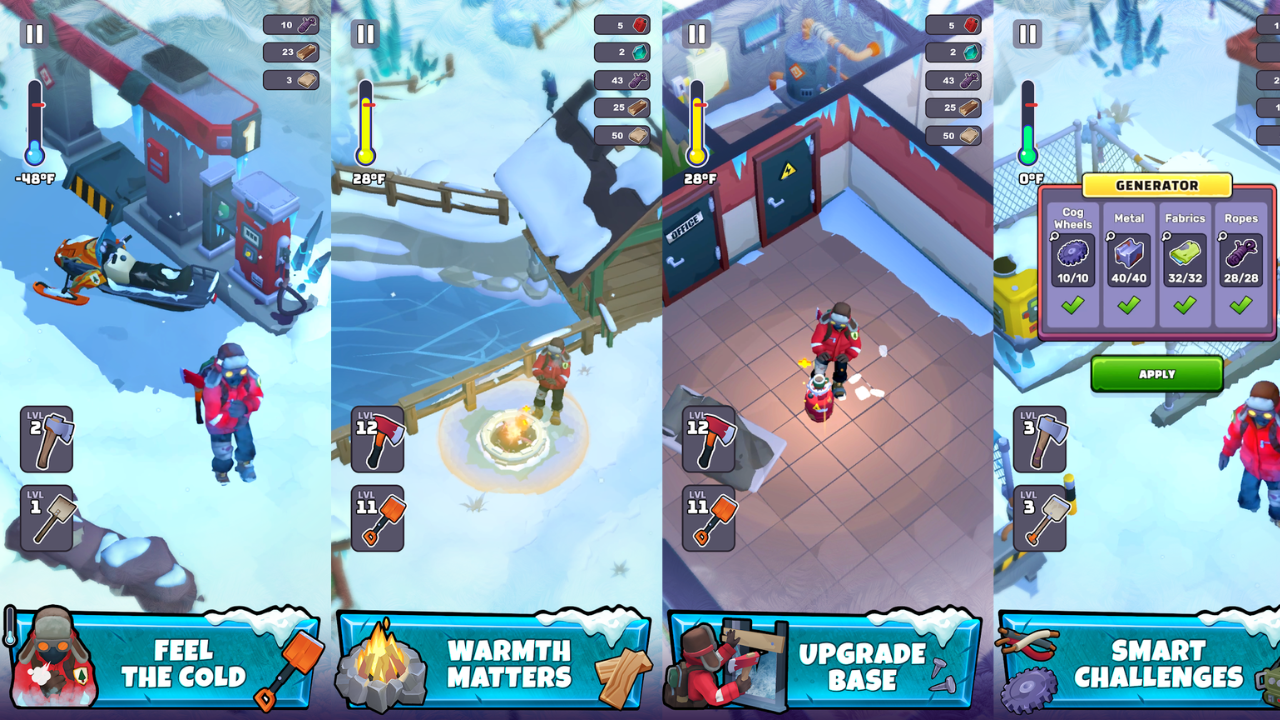Screen dimensions: 1280x720
Task: Choose the level 1 shovel tool
Action: point(46,518)
